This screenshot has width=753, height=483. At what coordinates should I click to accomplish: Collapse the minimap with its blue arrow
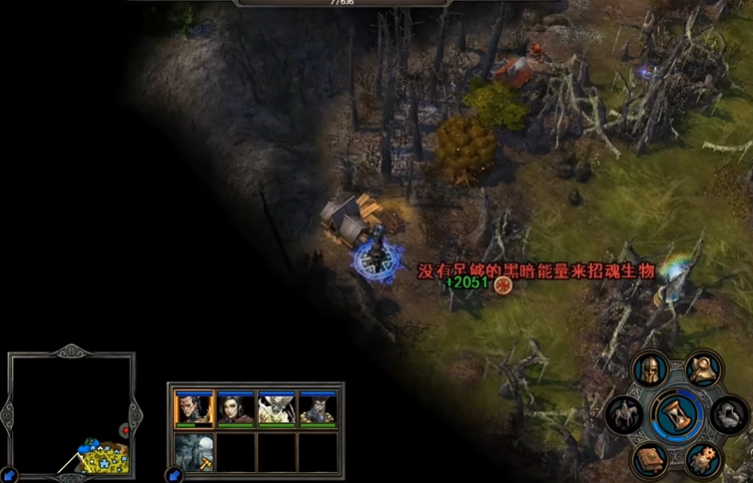click(x=8, y=474)
